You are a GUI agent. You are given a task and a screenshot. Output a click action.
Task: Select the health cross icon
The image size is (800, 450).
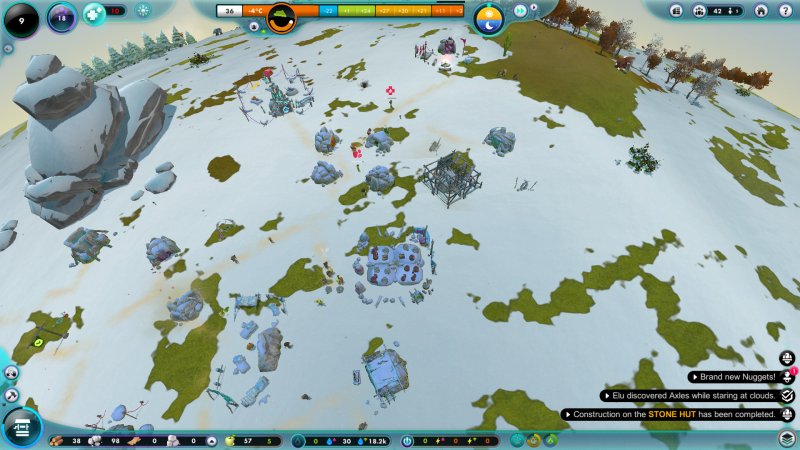94,13
